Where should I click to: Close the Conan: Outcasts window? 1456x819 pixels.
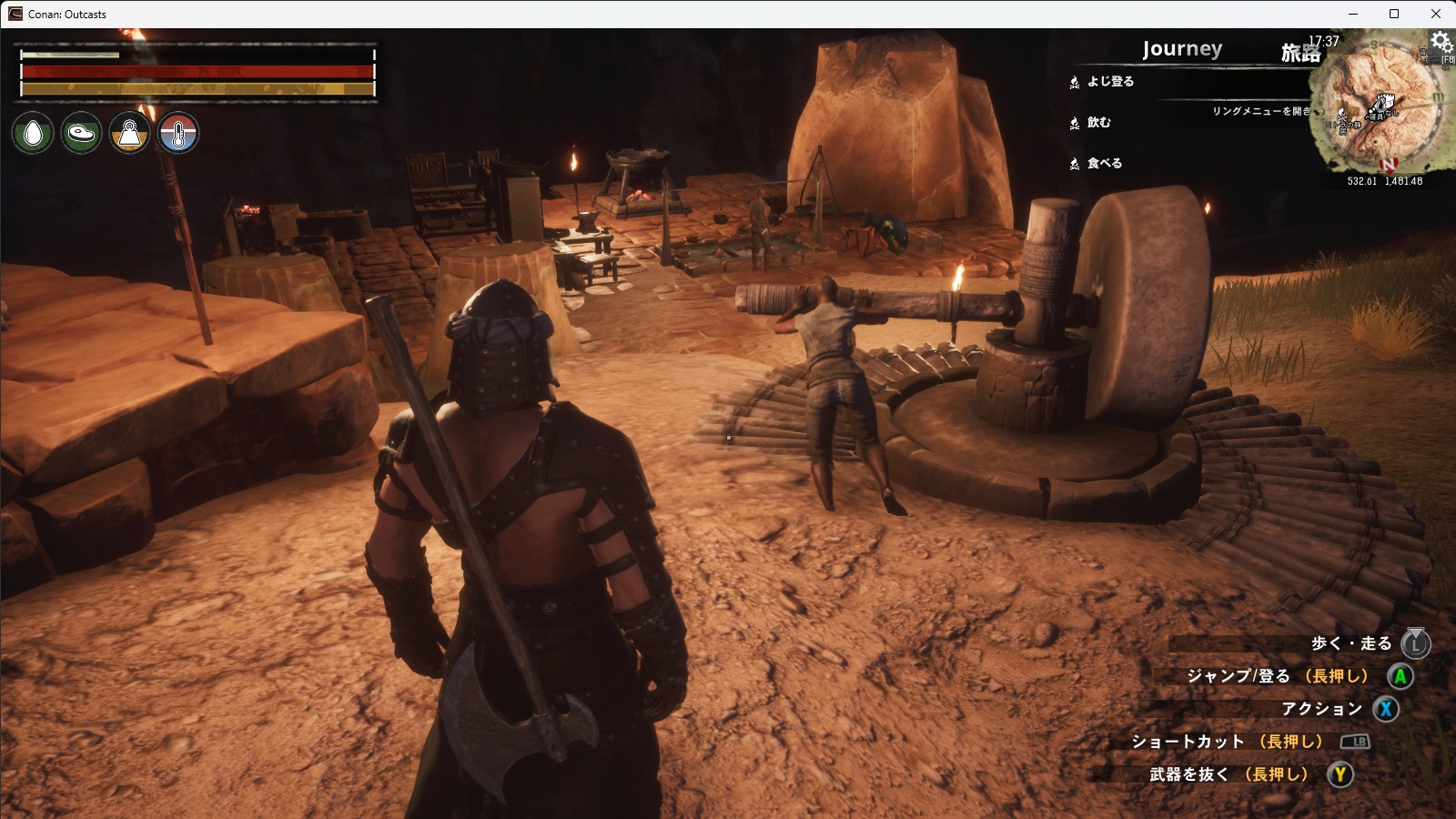(x=1436, y=14)
